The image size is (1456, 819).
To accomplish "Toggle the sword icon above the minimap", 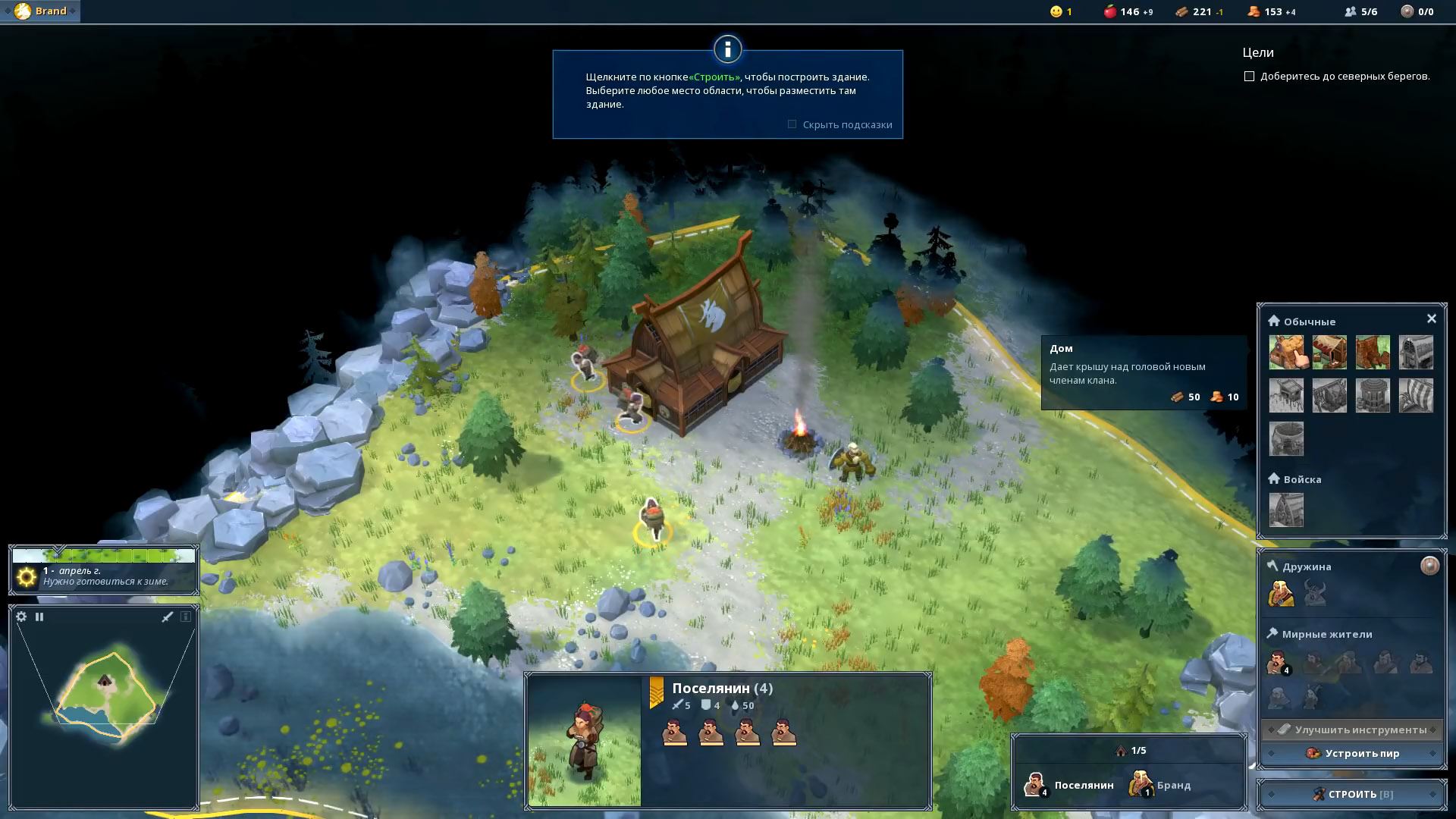I will [x=168, y=617].
